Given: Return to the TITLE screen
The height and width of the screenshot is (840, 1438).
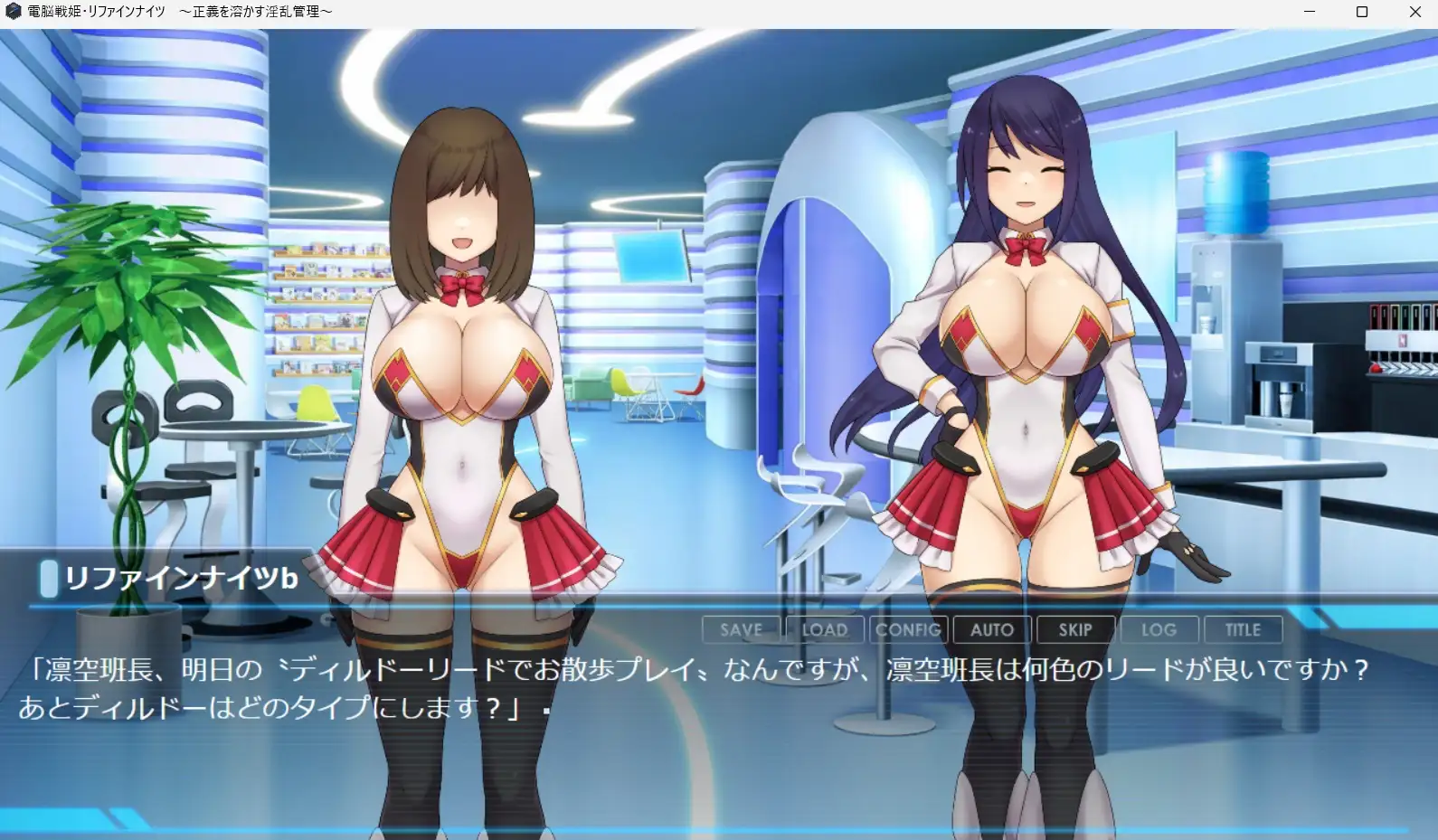Looking at the screenshot, I should 1243,629.
